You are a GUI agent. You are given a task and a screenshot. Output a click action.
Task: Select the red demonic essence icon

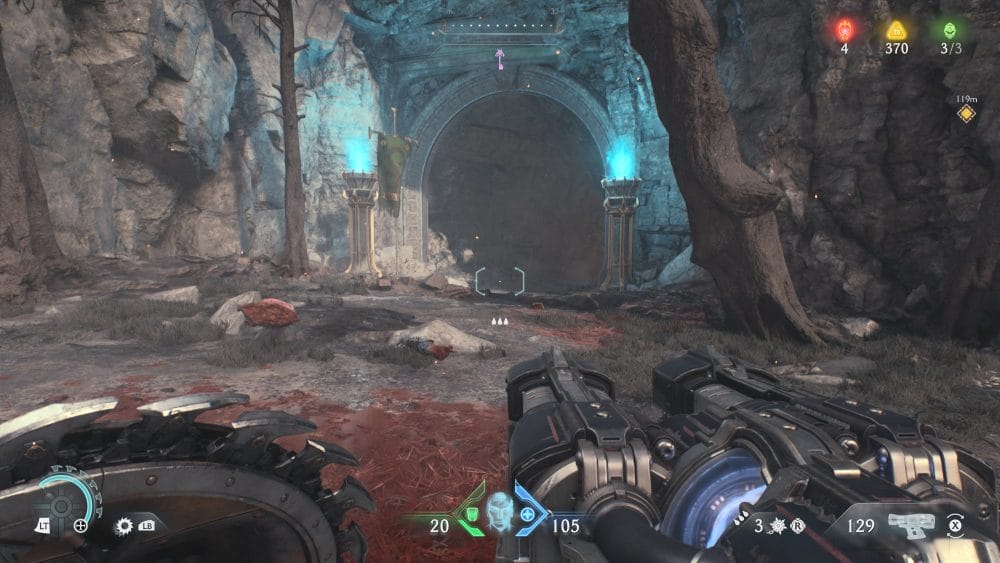[x=845, y=30]
